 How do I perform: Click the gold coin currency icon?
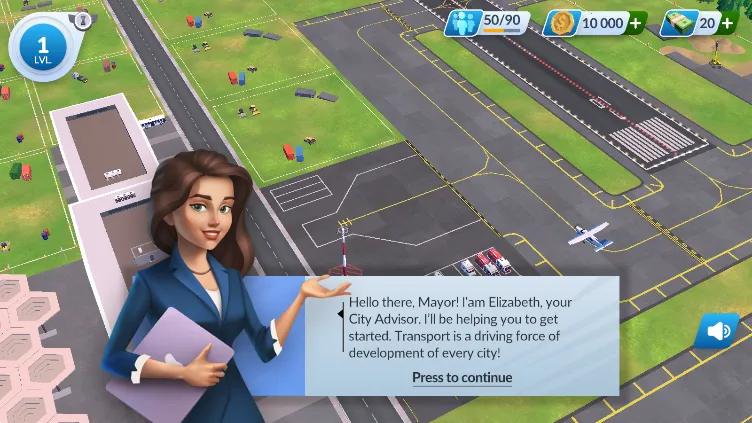563,23
